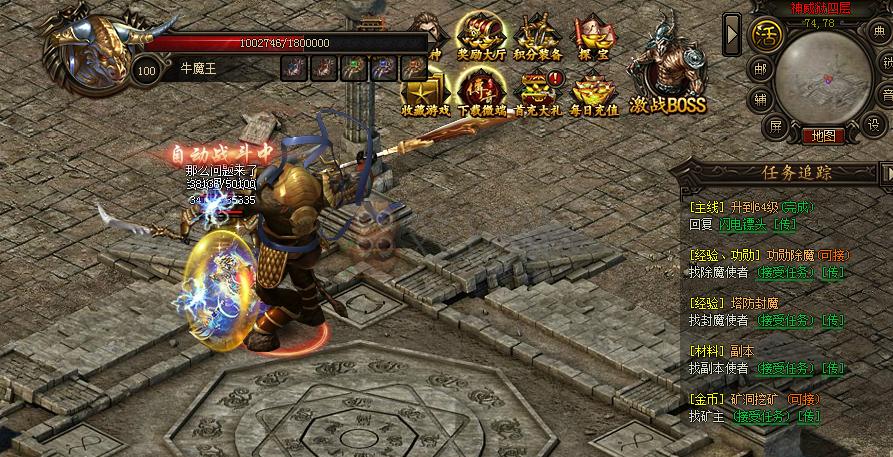
Task: Open the 邮 mail button
Action: 760,70
